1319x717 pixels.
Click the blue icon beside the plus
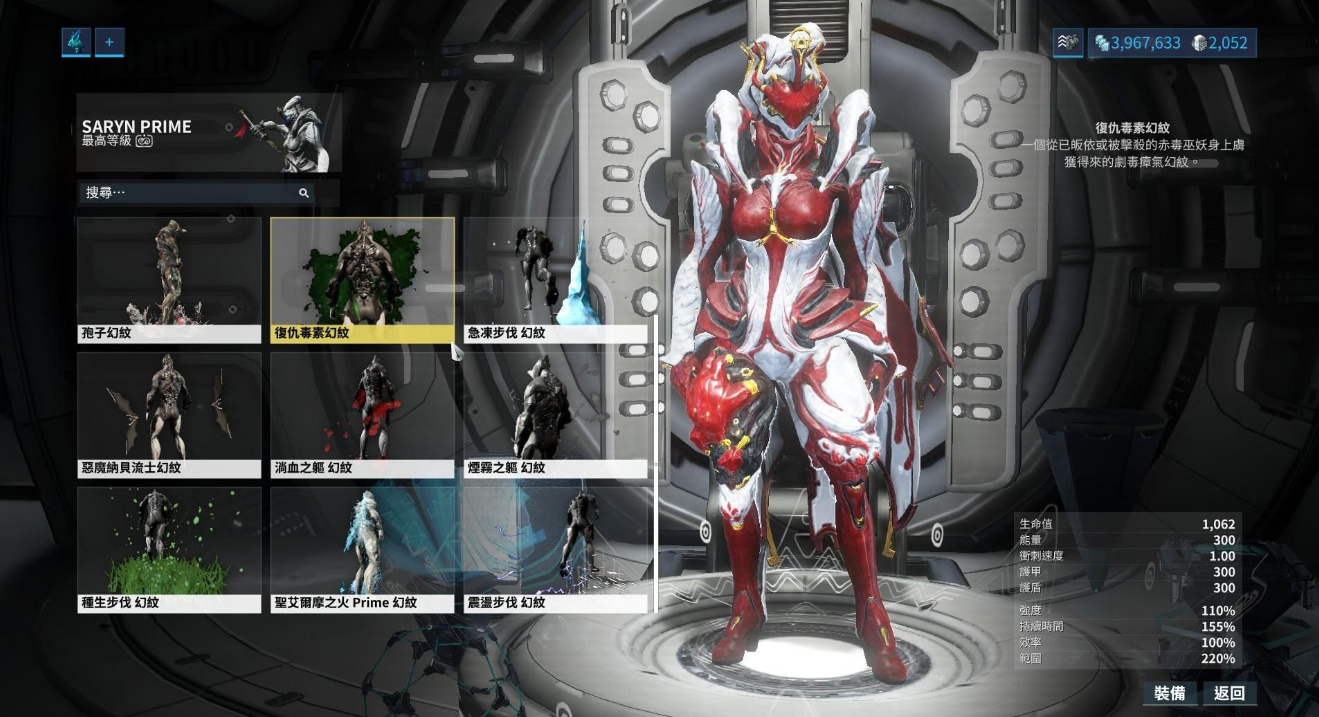[x=76, y=42]
